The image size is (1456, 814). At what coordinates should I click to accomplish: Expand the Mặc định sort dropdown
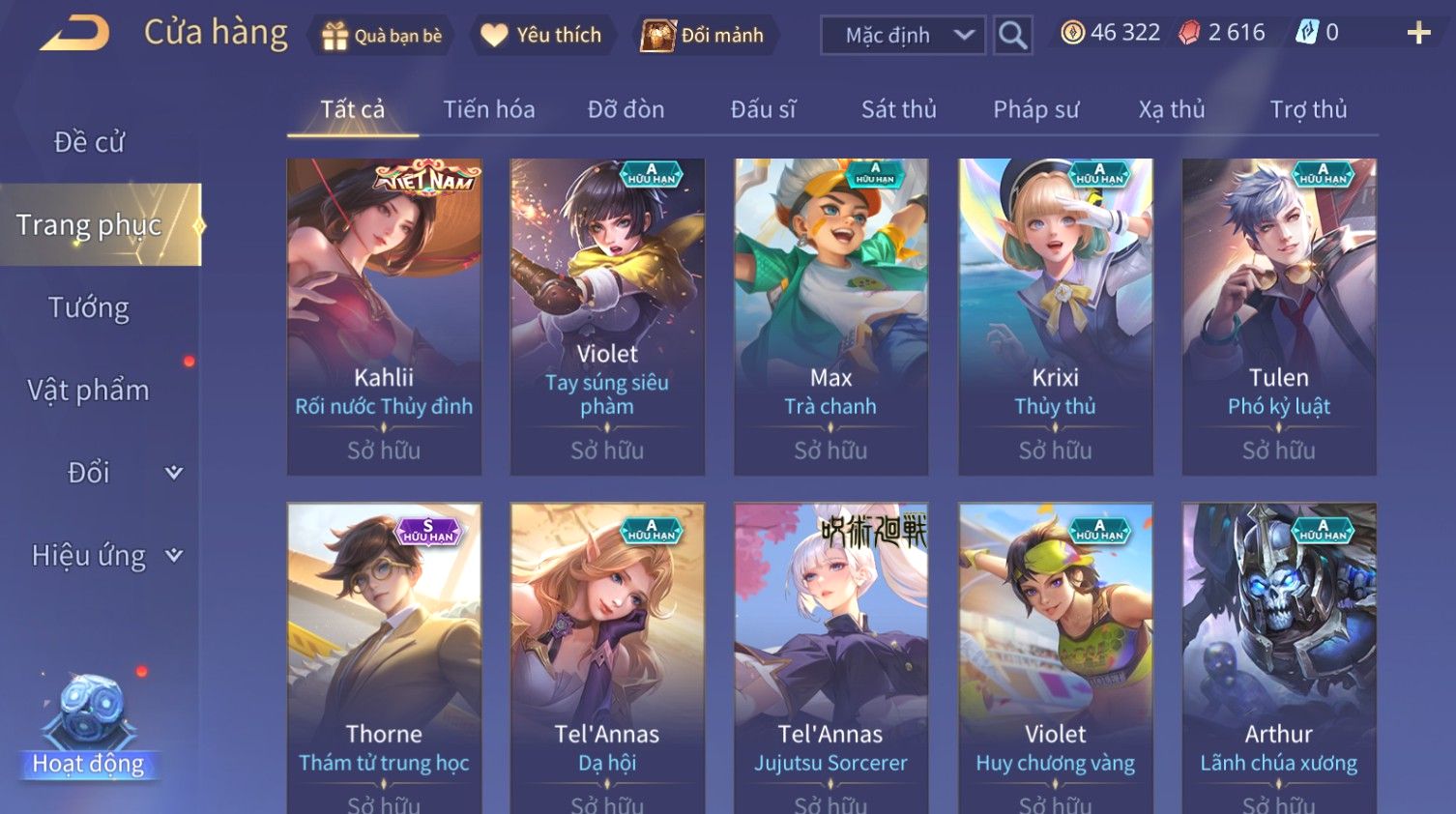(x=903, y=36)
